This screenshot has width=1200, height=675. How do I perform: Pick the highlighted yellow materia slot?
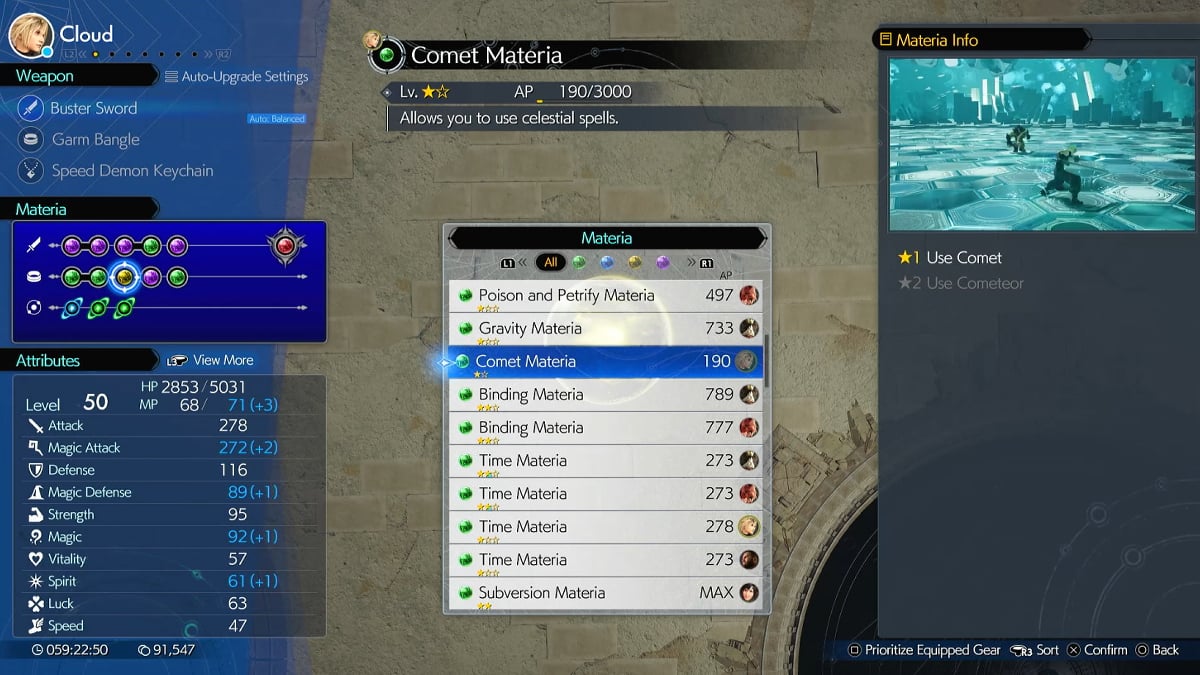point(125,277)
